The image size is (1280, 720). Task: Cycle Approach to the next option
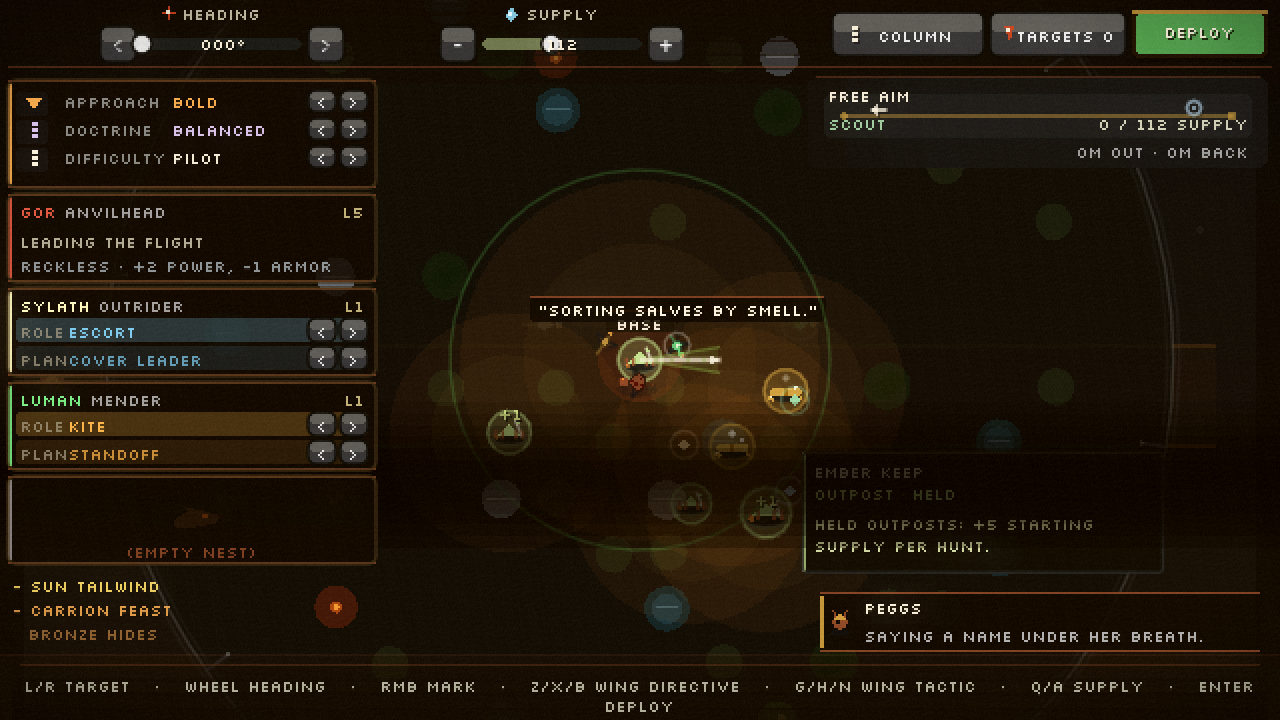point(353,102)
